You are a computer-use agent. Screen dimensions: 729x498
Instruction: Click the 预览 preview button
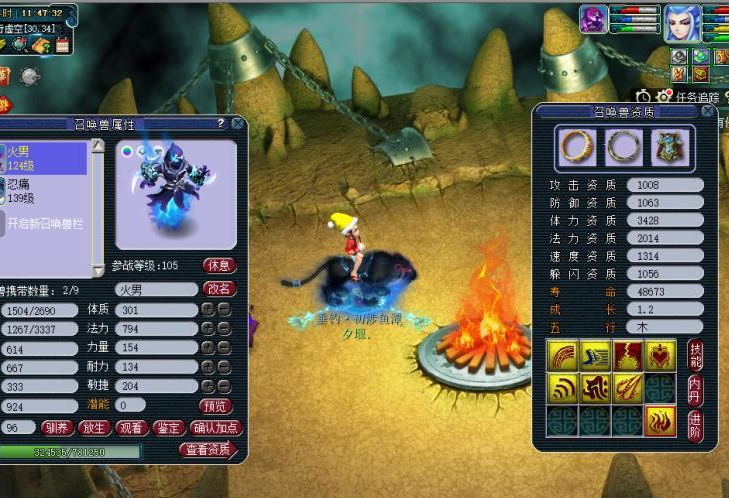217,406
